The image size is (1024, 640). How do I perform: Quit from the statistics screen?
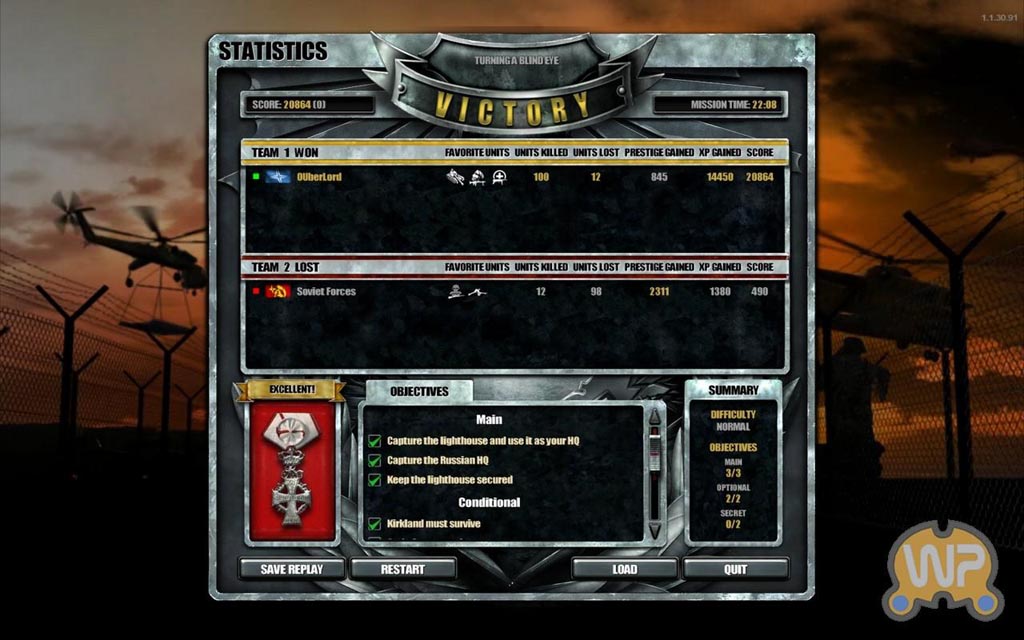(735, 569)
